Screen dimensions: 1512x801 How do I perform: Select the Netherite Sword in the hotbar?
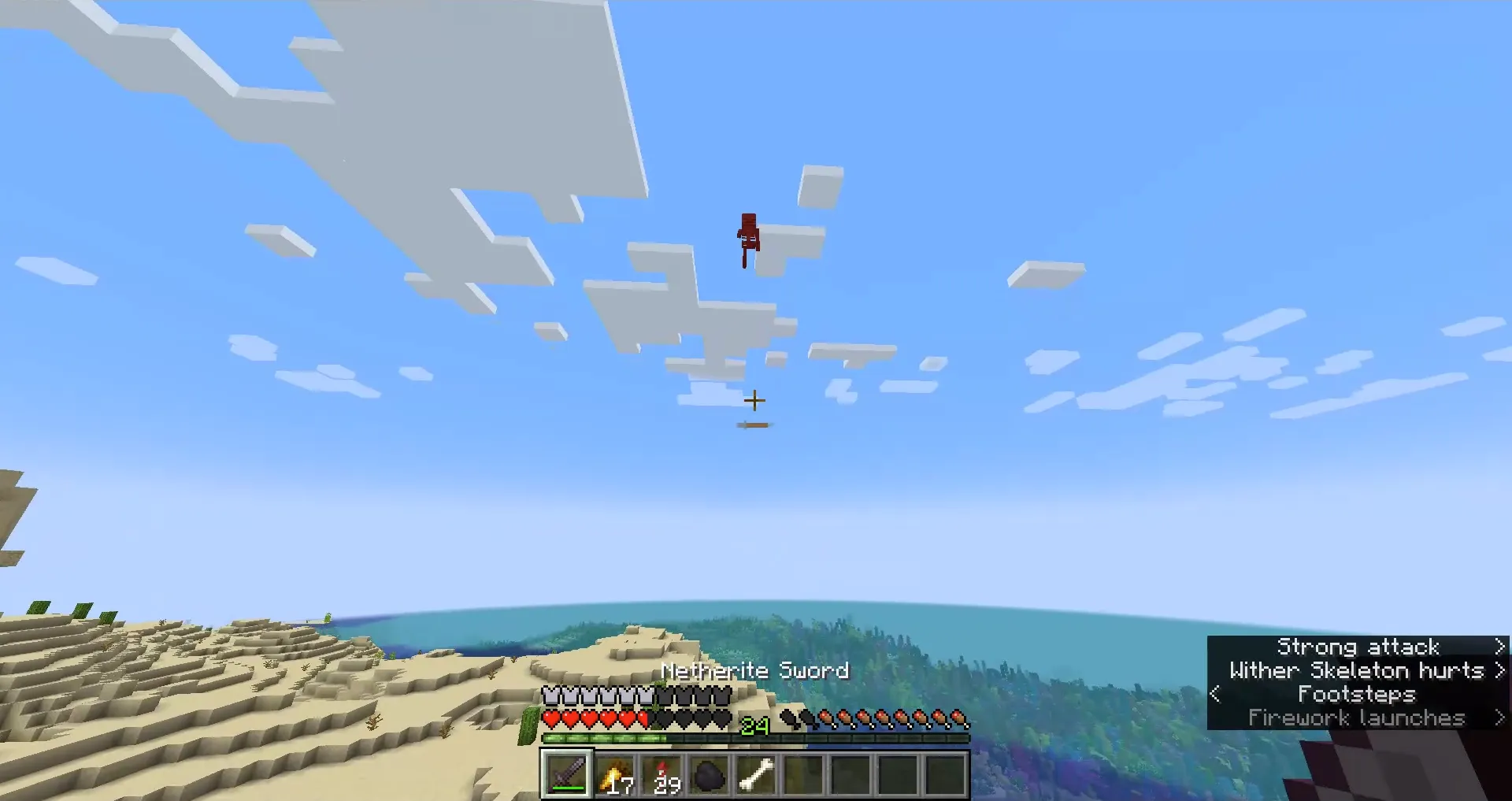(566, 775)
